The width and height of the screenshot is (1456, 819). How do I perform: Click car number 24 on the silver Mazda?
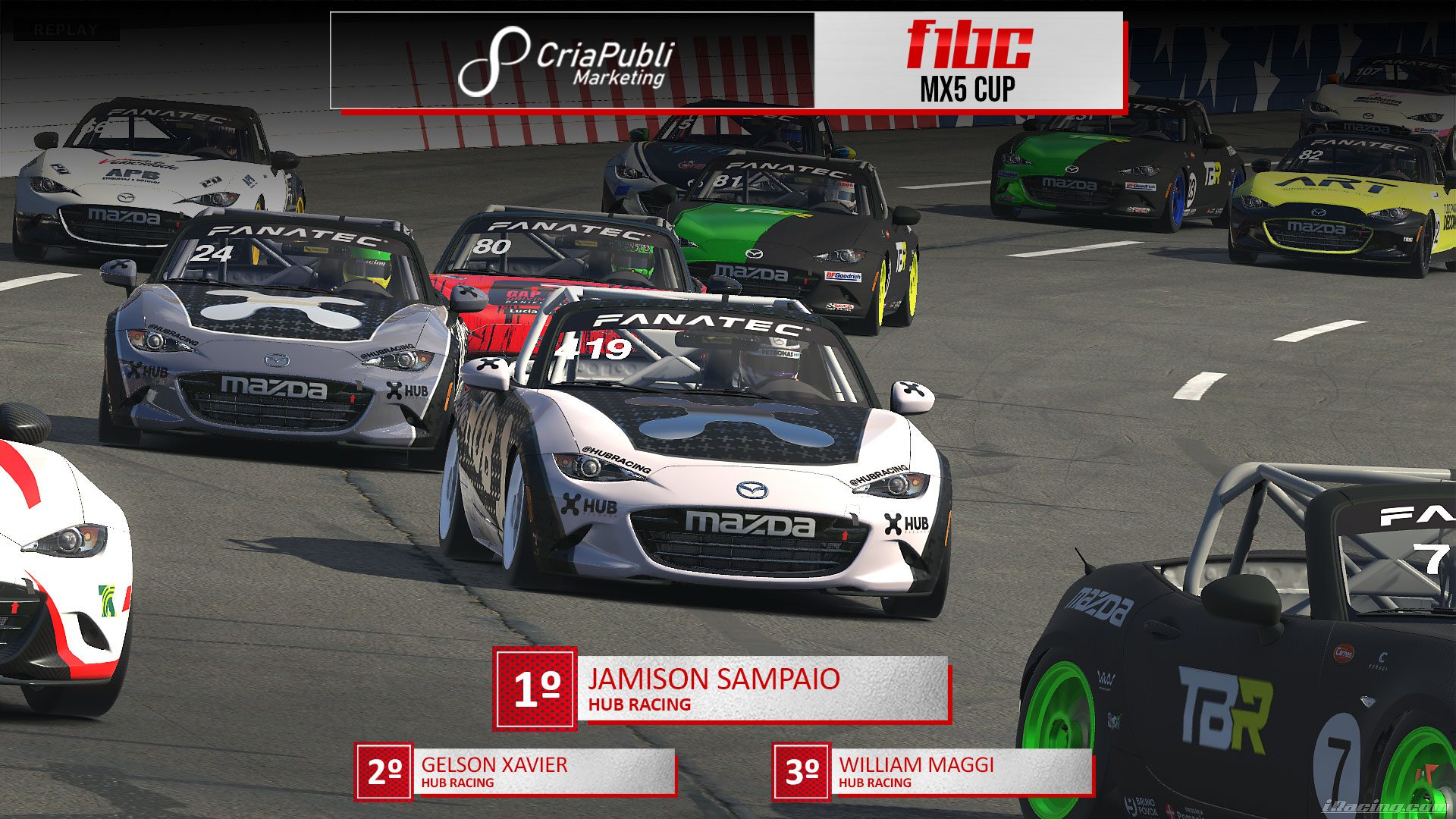click(210, 254)
